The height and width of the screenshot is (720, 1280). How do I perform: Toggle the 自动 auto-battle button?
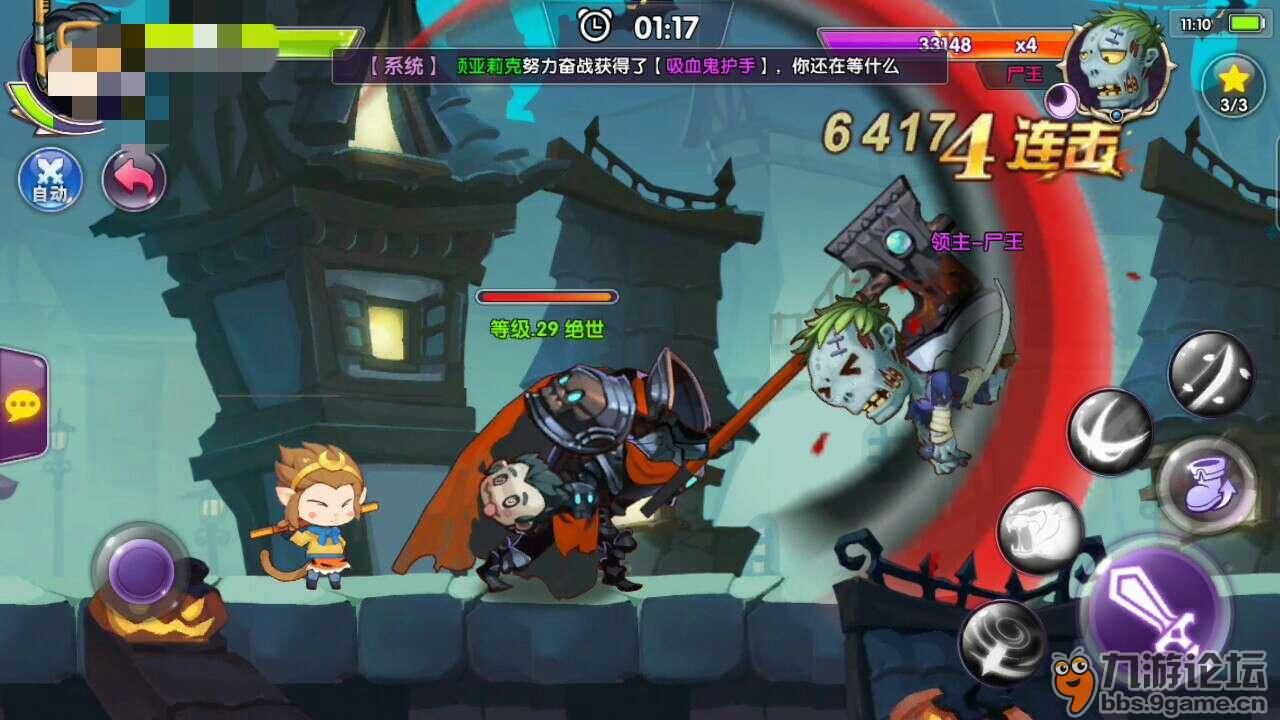(50, 182)
